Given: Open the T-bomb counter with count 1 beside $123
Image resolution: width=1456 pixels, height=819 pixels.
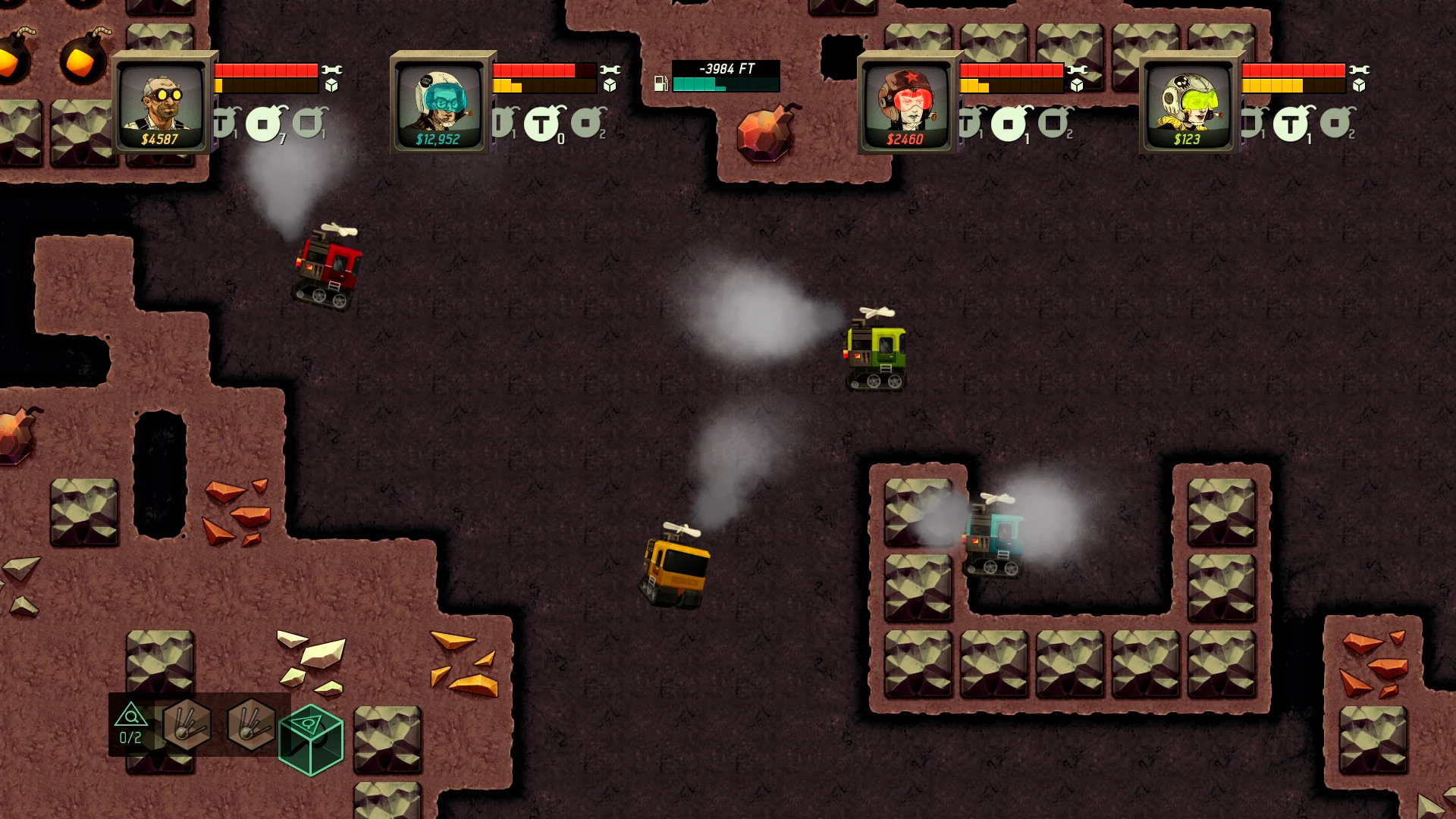Looking at the screenshot, I should (x=1291, y=123).
